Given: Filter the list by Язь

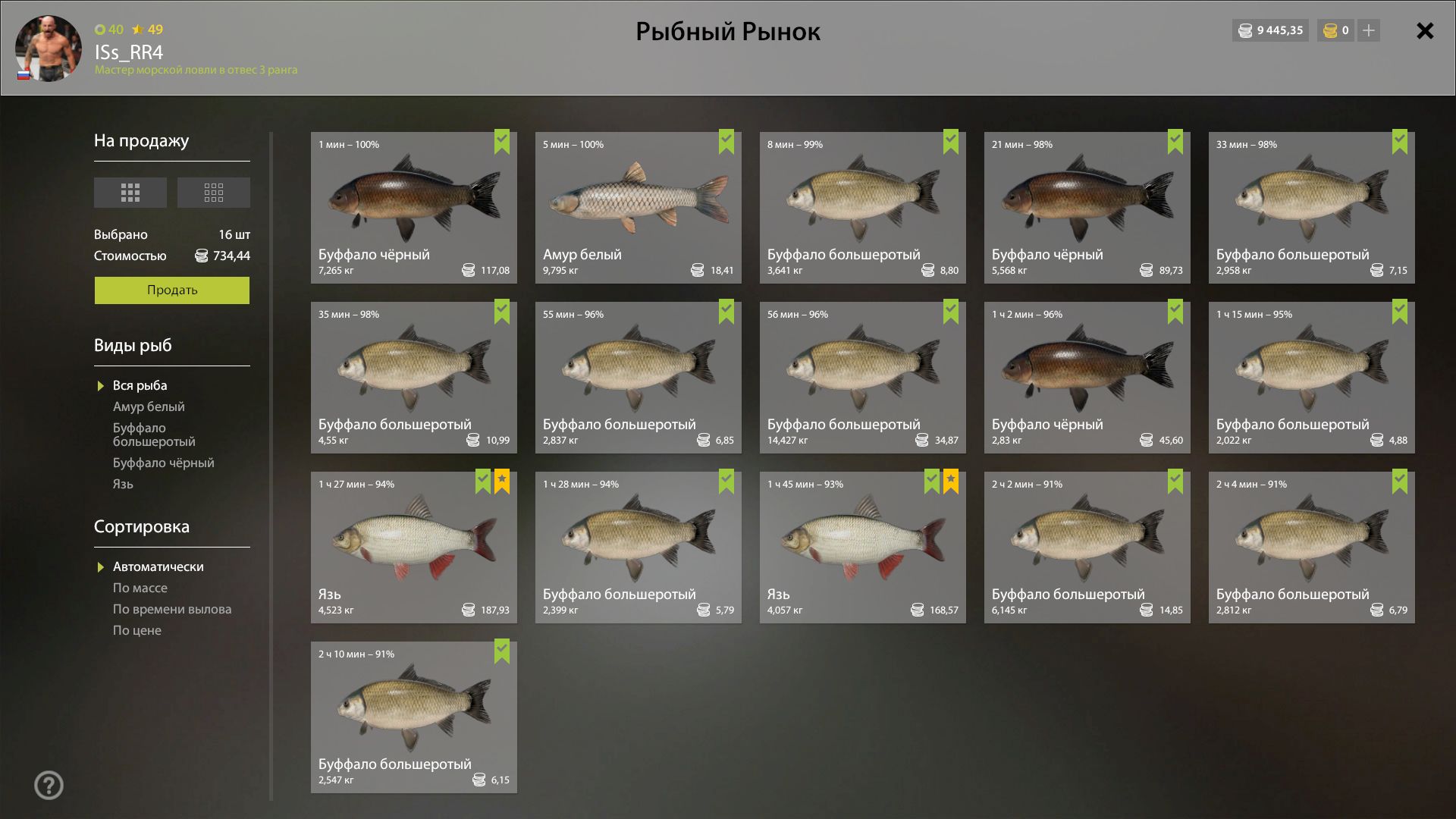Looking at the screenshot, I should (123, 485).
